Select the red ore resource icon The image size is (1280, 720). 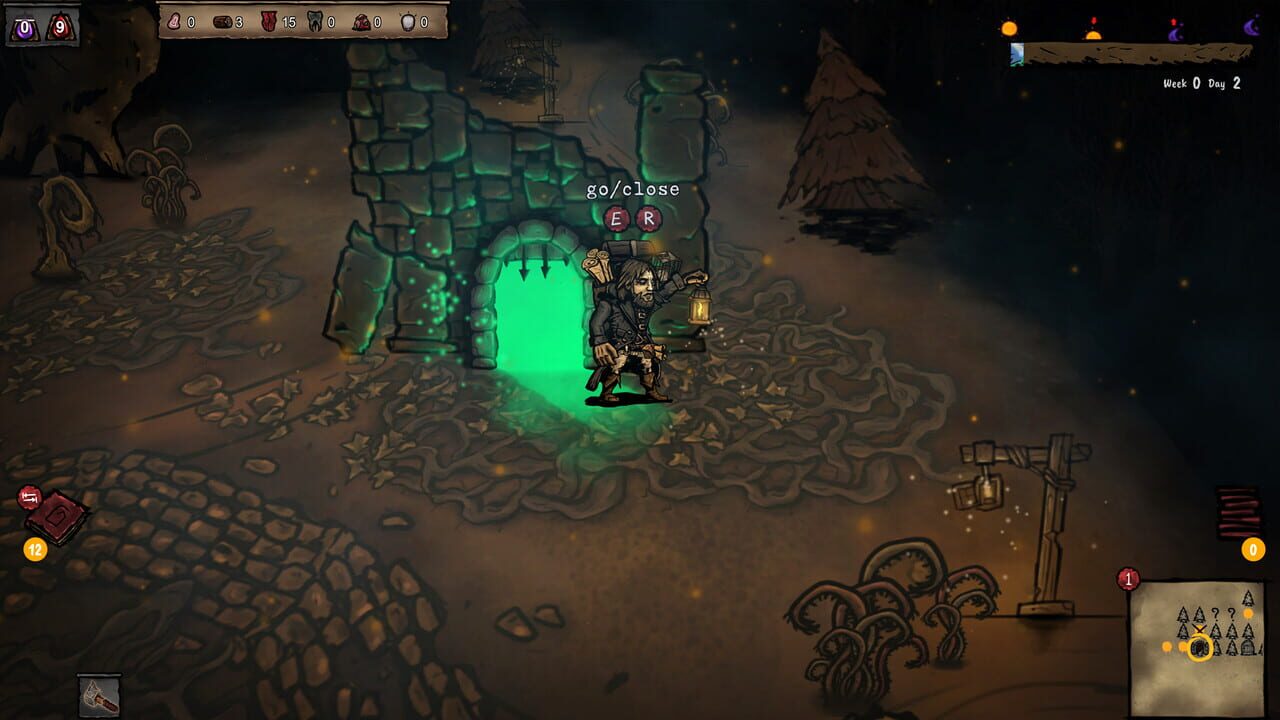click(359, 21)
